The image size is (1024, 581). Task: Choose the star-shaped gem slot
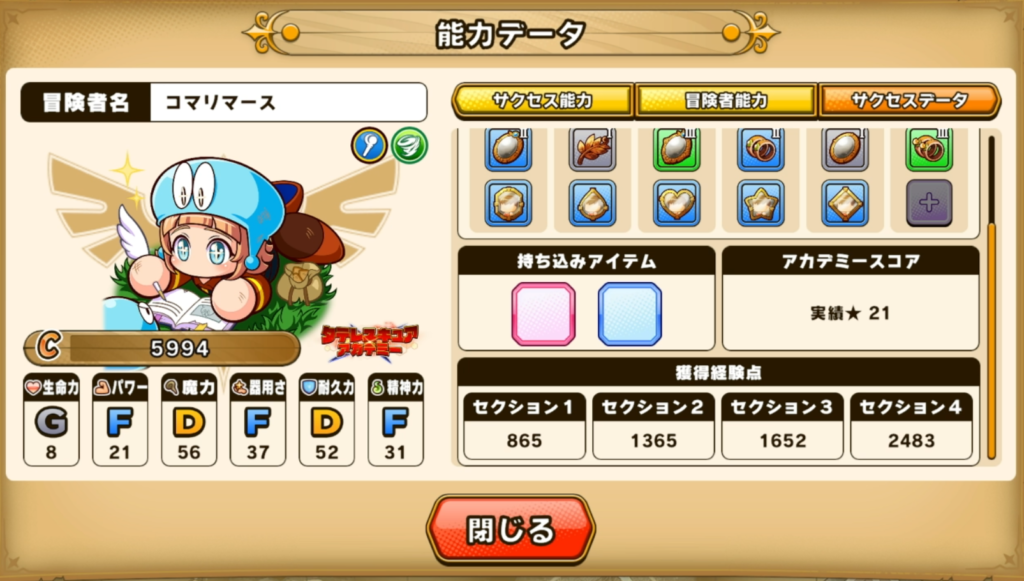coord(761,202)
